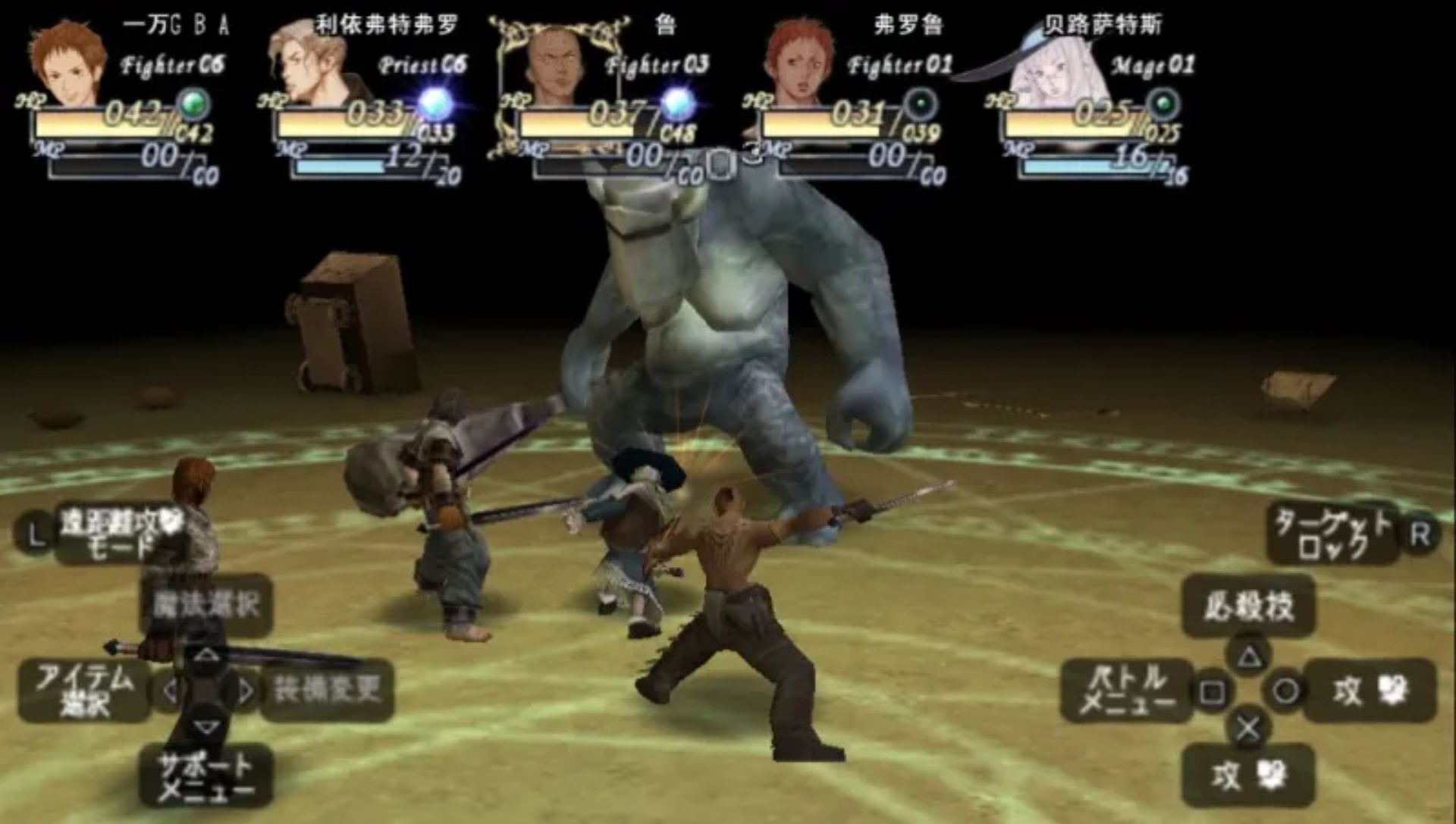Select the 弗罗鲁 Fighter 01 portrait
The height and width of the screenshot is (824, 1456).
(x=799, y=64)
